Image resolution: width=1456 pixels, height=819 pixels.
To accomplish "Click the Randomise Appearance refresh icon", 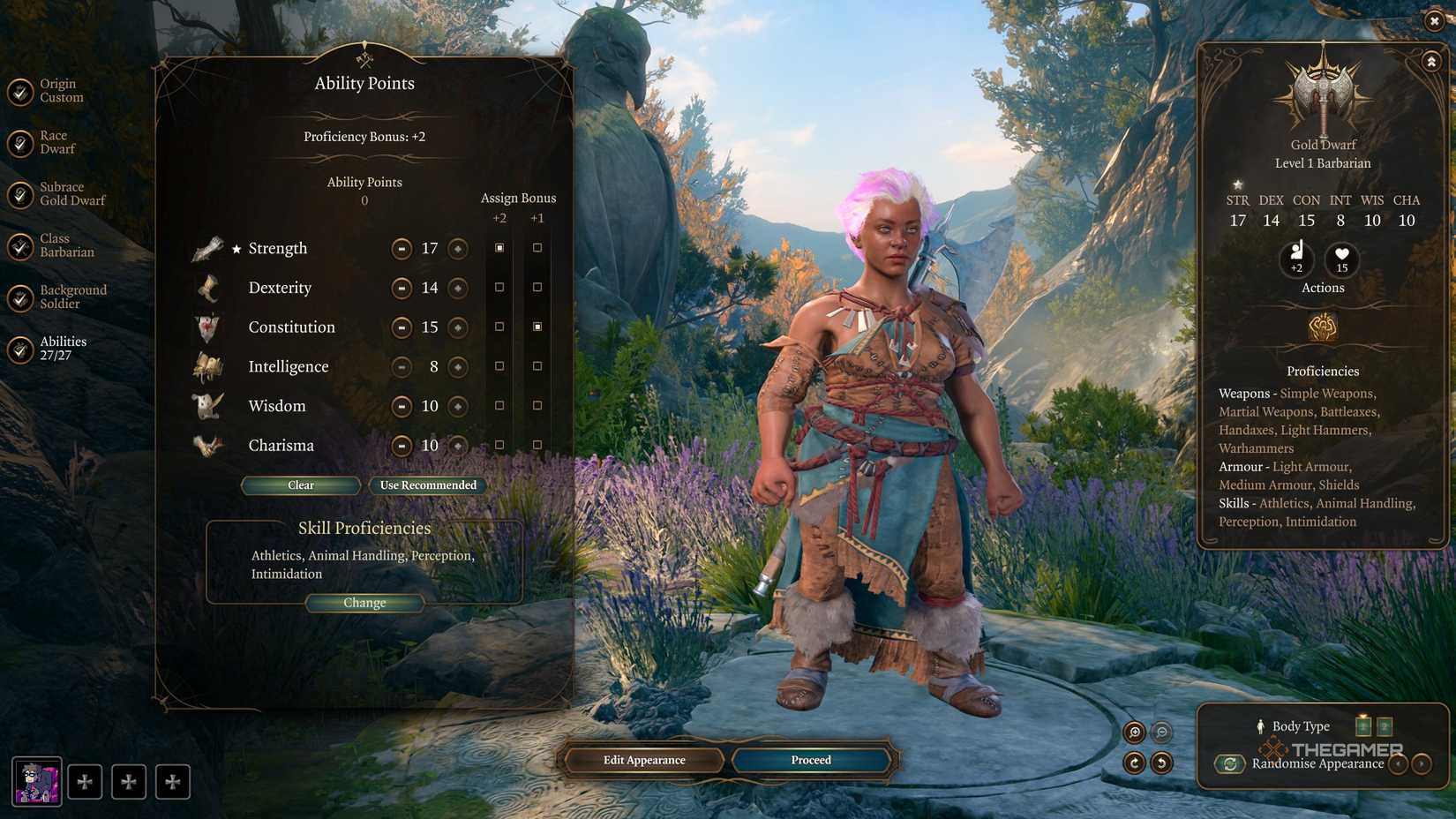I will point(1231,763).
